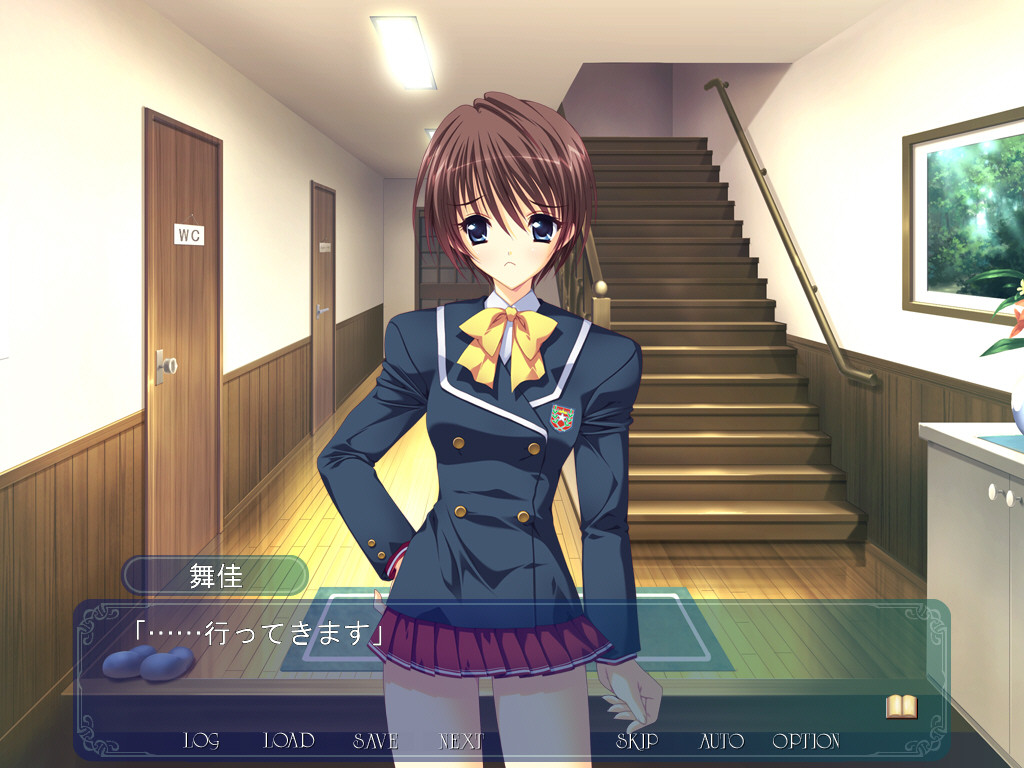This screenshot has height=768, width=1024.
Task: Click the open book icon
Action: click(901, 707)
